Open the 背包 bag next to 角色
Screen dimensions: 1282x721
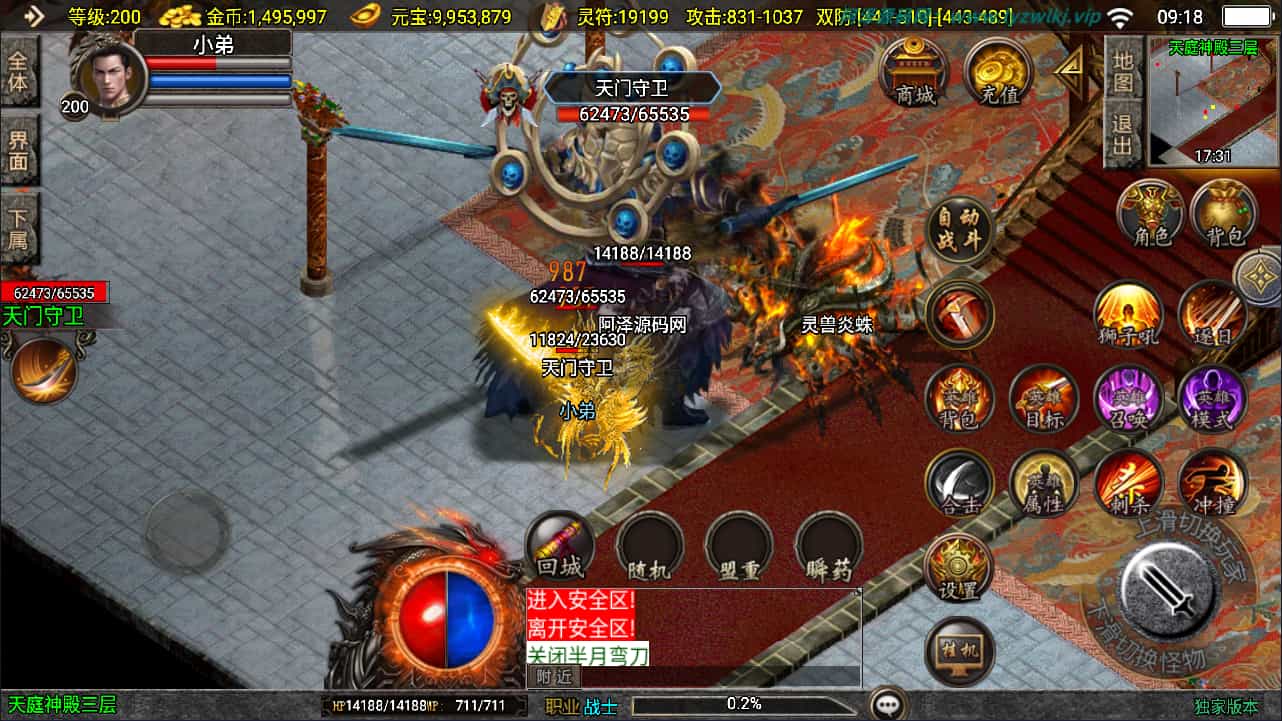click(x=1224, y=214)
